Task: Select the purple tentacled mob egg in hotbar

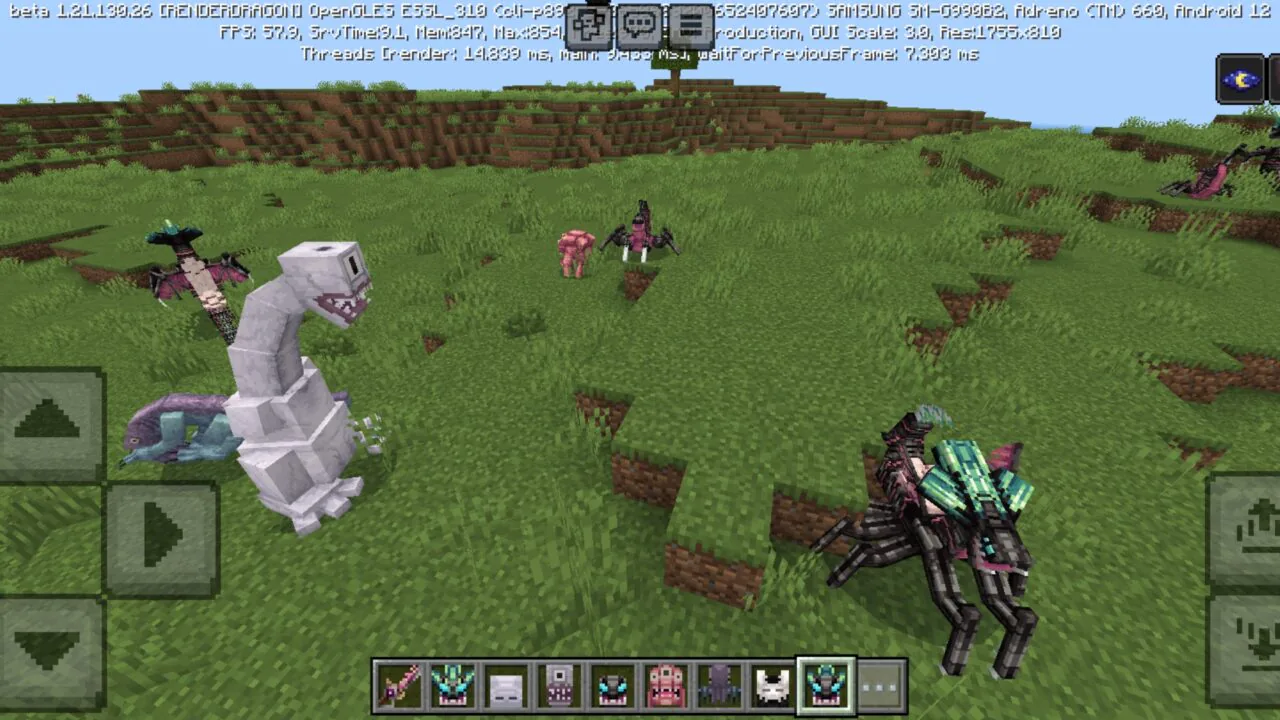Action: click(720, 684)
